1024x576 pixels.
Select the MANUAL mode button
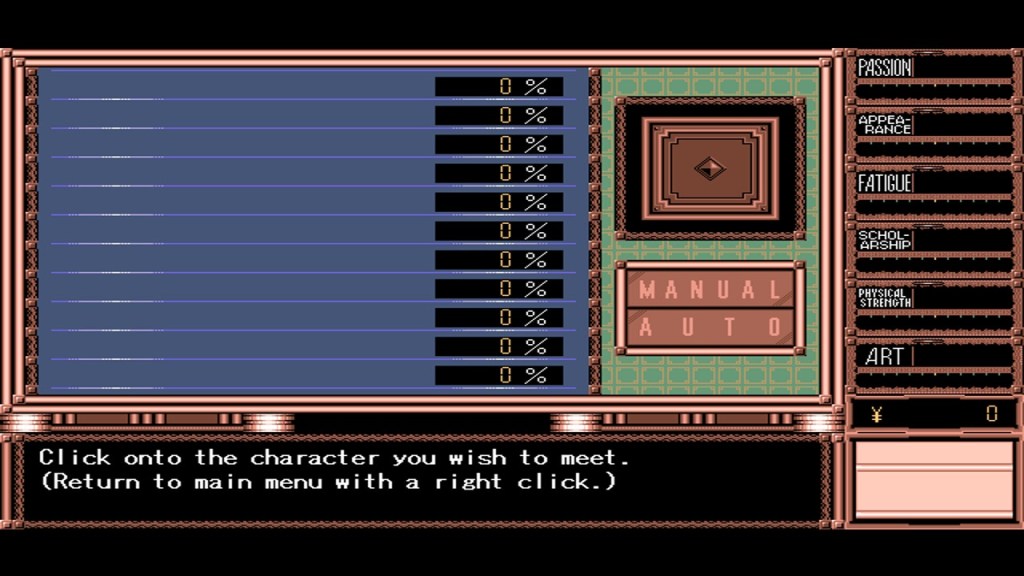710,290
